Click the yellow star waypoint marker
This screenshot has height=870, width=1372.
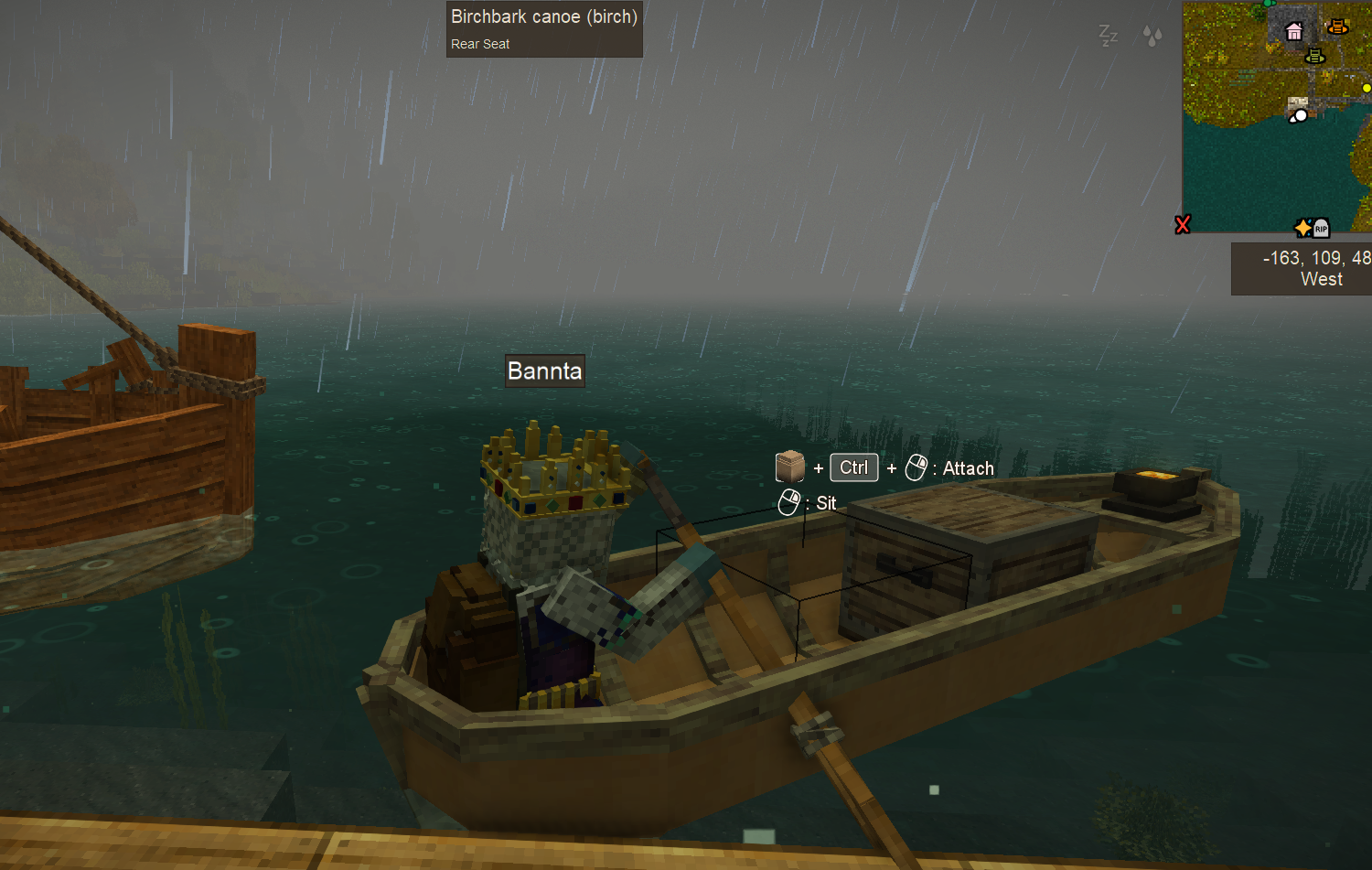(x=1303, y=228)
